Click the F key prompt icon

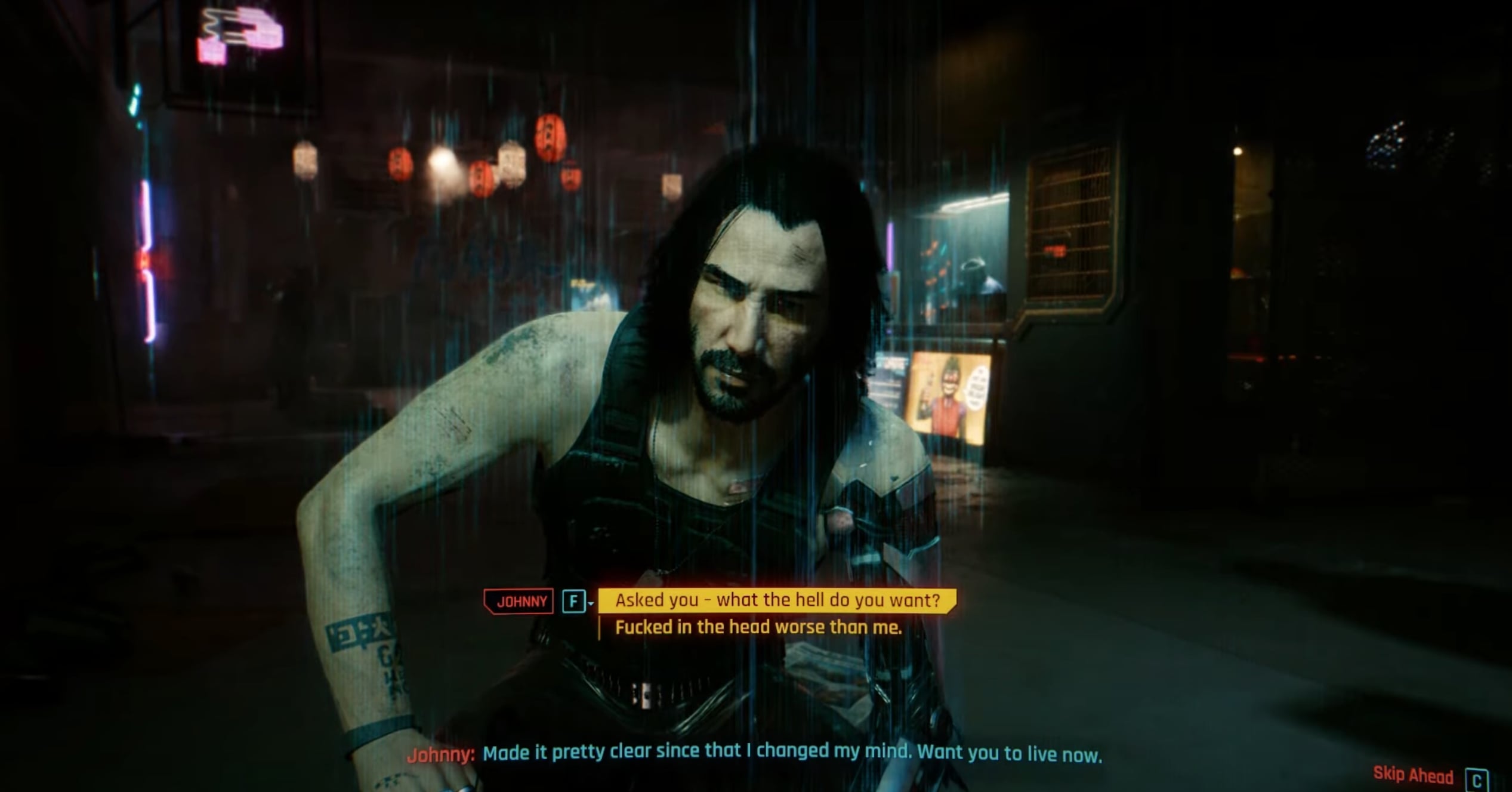(x=575, y=601)
